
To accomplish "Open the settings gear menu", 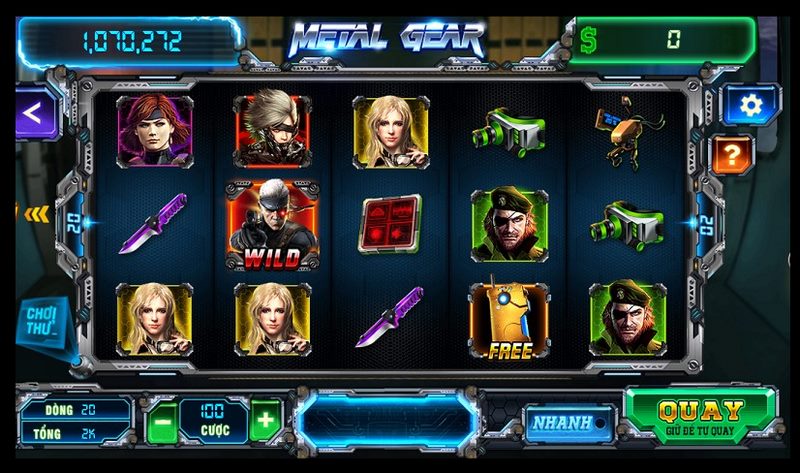I will (746, 105).
